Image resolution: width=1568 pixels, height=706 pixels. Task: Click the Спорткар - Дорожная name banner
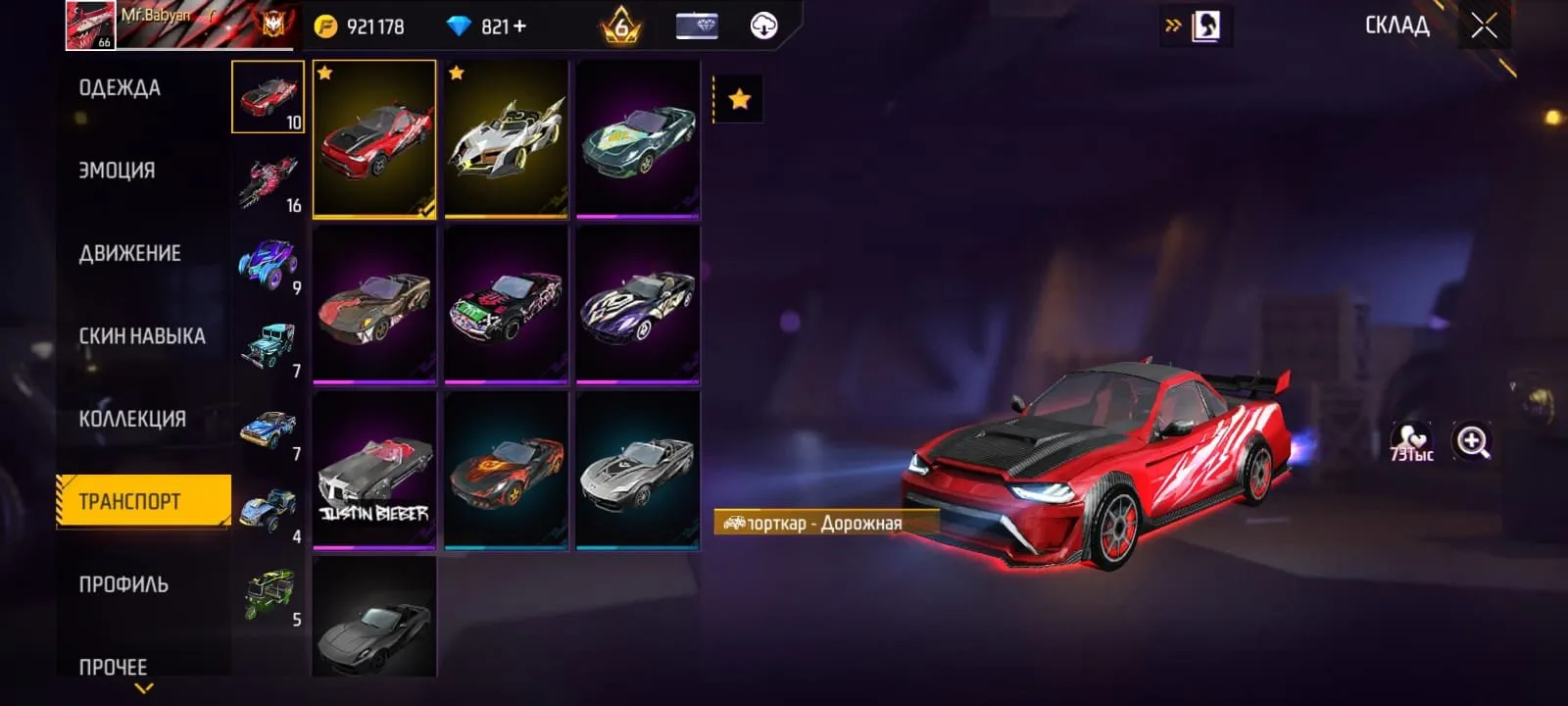pyautogui.click(x=828, y=522)
